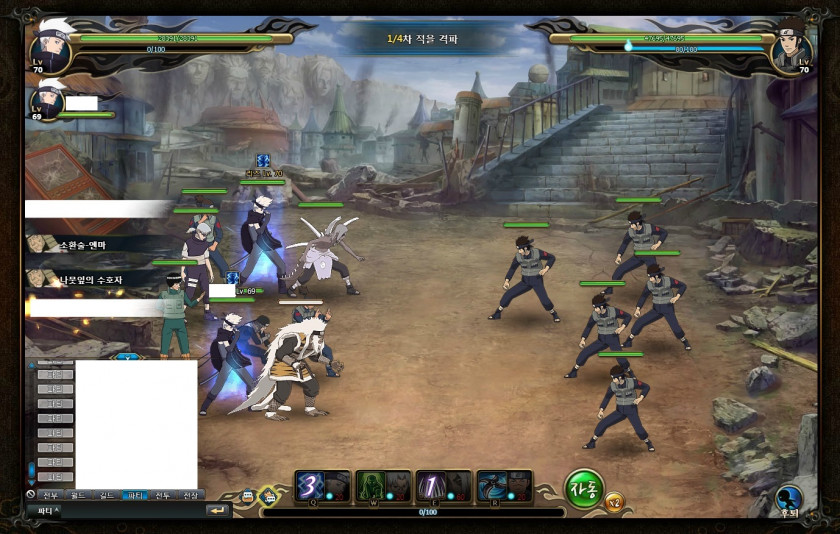Trigger the blue R skill icon
Viewport: 840px width, 534px height.
491,485
